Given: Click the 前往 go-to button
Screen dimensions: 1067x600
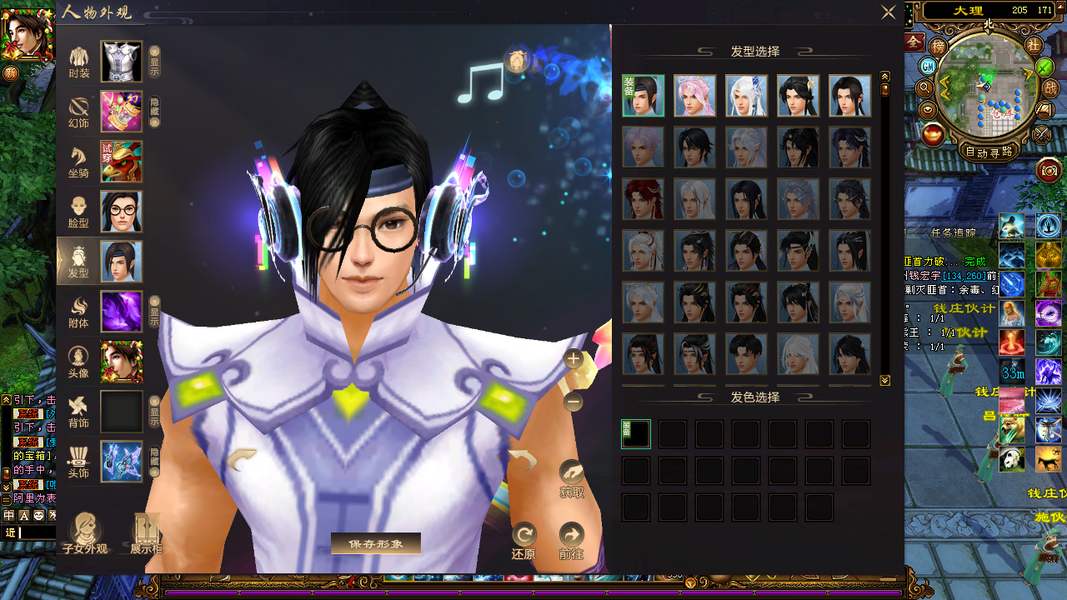Looking at the screenshot, I should [571, 539].
